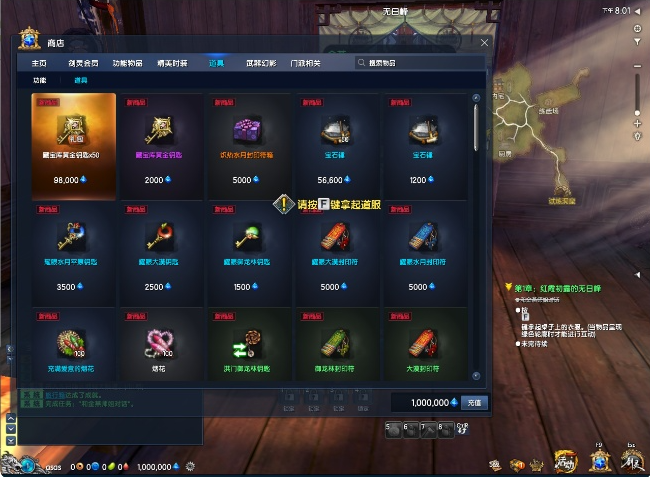Select the purple gift box item
650x477 pixels.
(x=247, y=143)
